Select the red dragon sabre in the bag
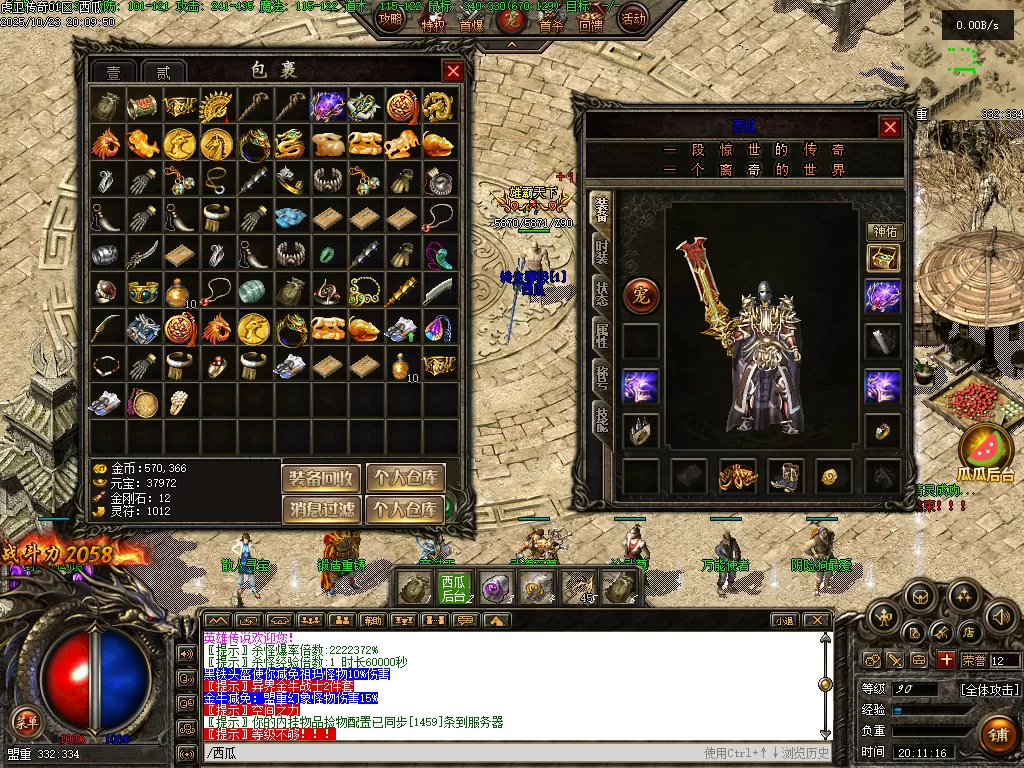 [144, 253]
